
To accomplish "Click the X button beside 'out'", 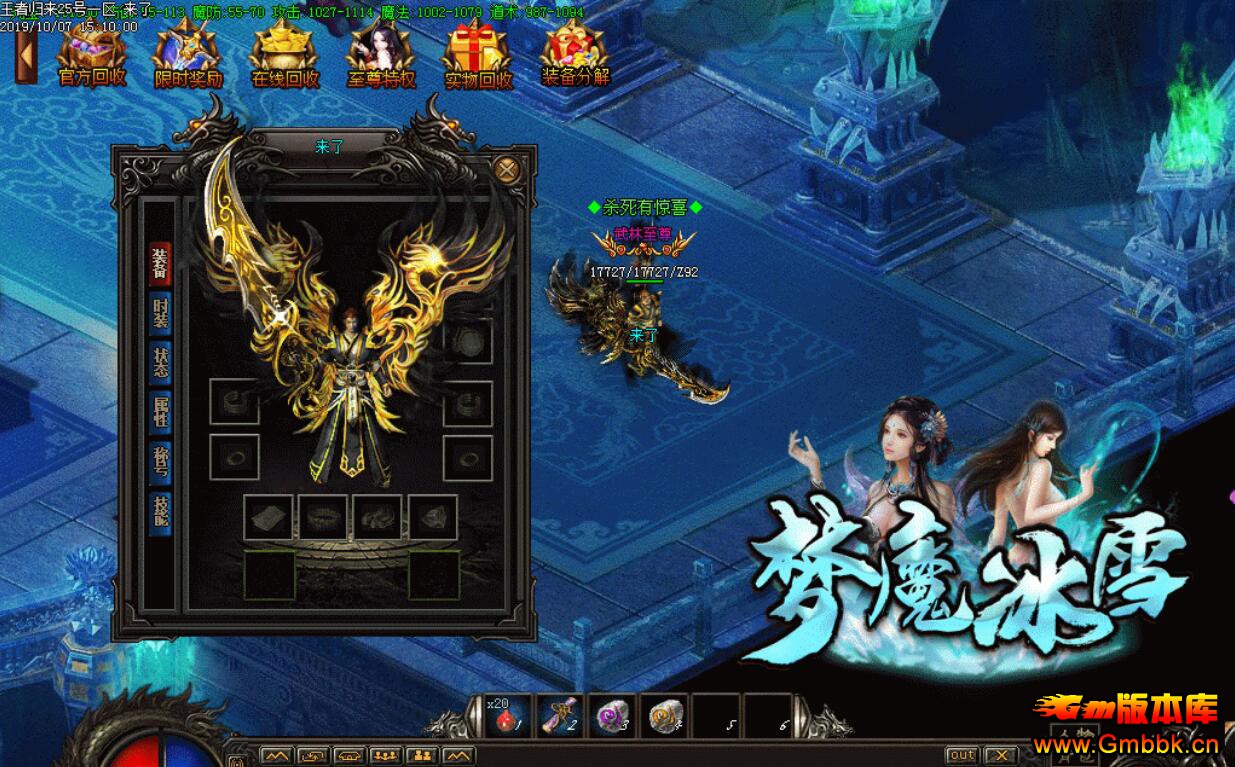I will (x=1000, y=755).
